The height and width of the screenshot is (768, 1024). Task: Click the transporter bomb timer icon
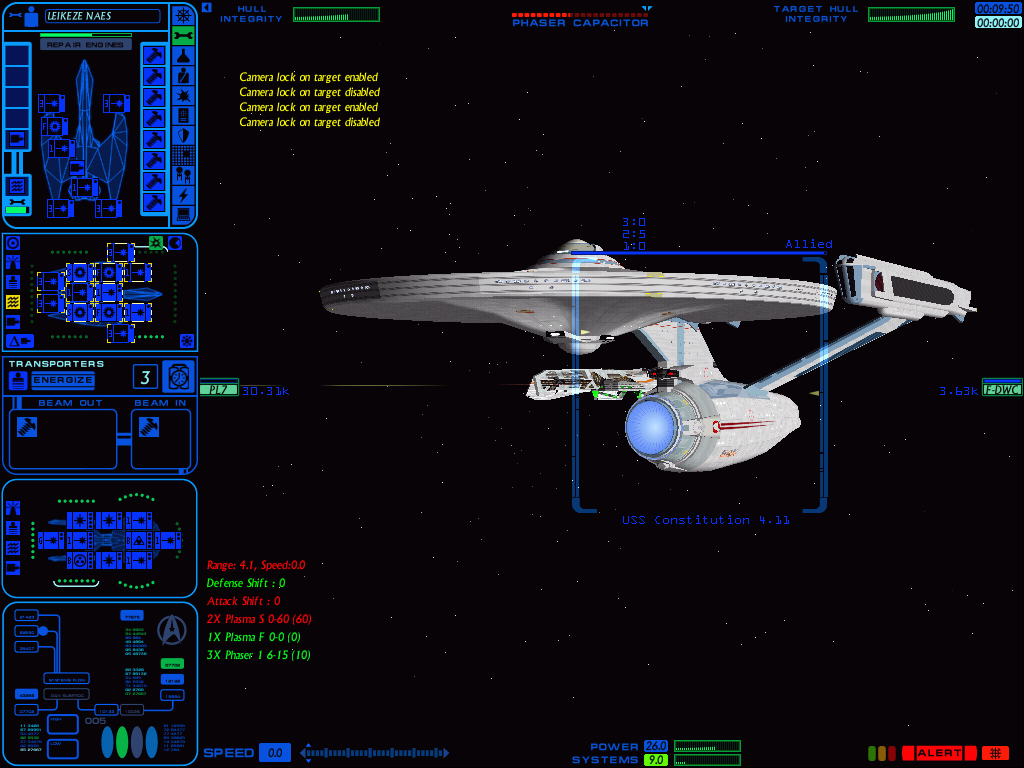pos(178,376)
